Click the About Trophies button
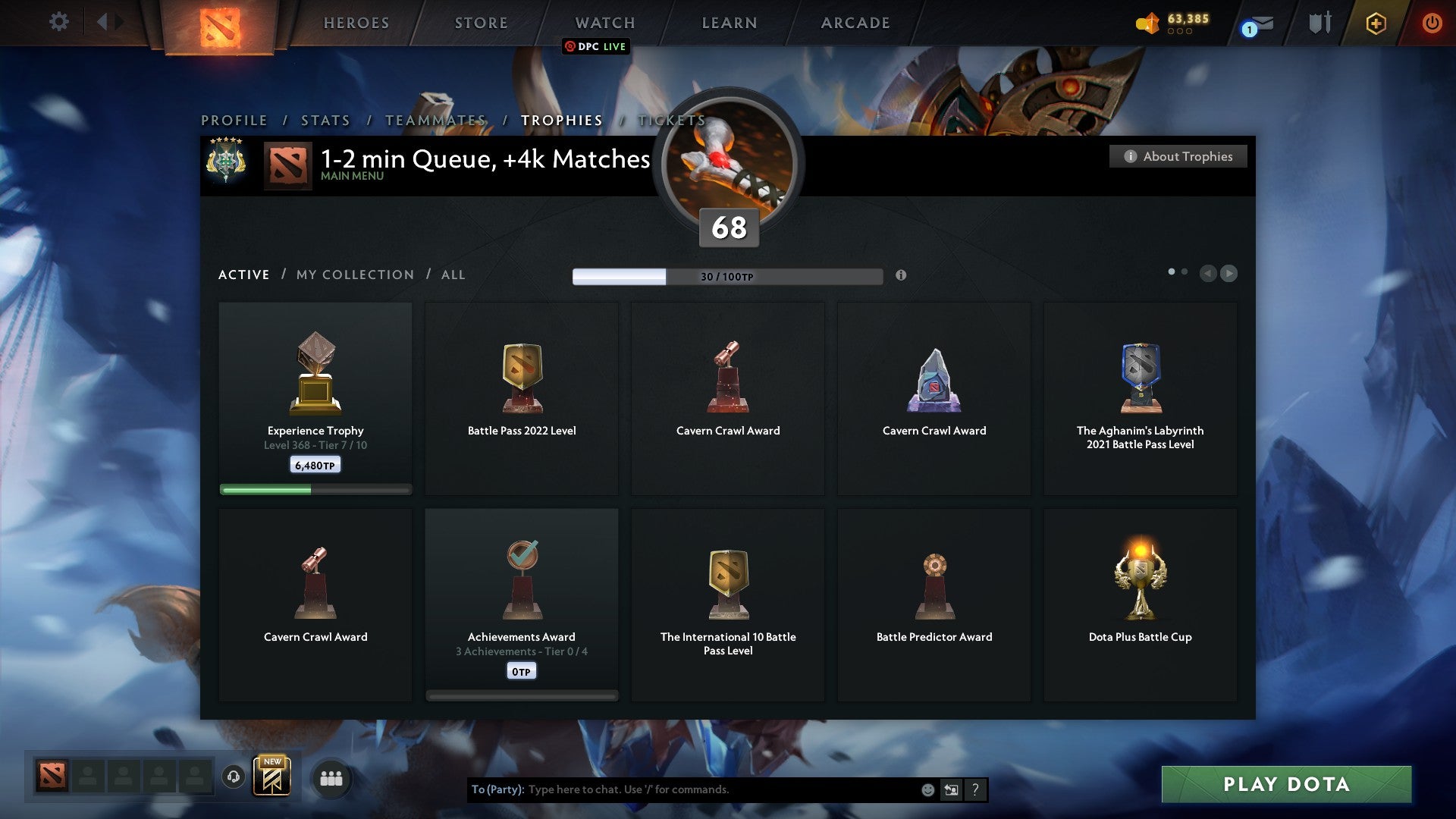Viewport: 1456px width, 819px height. (1178, 156)
